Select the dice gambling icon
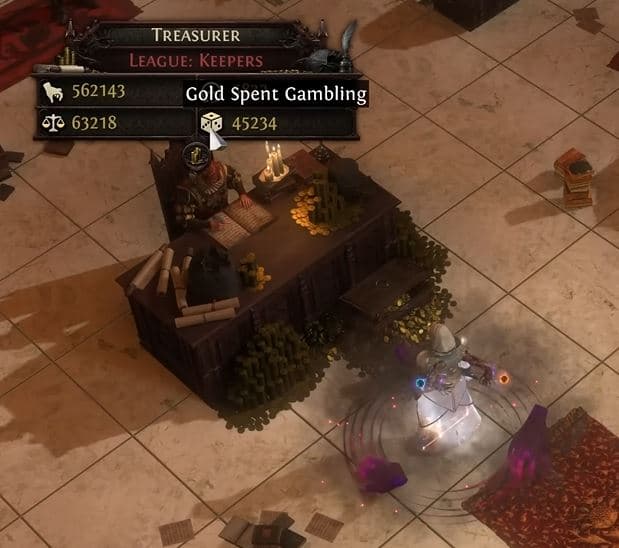 [211, 124]
